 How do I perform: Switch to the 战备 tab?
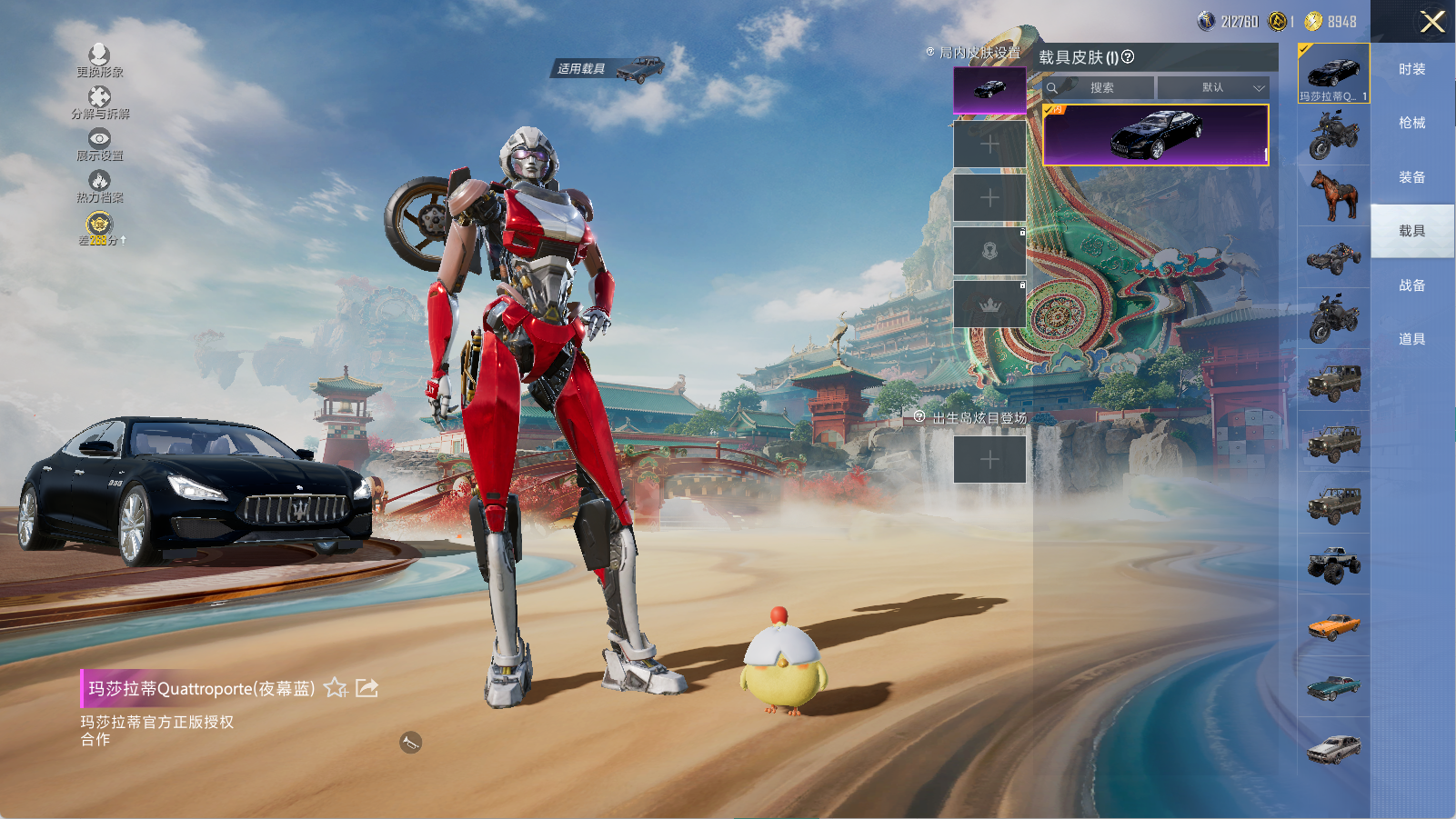(1411, 285)
